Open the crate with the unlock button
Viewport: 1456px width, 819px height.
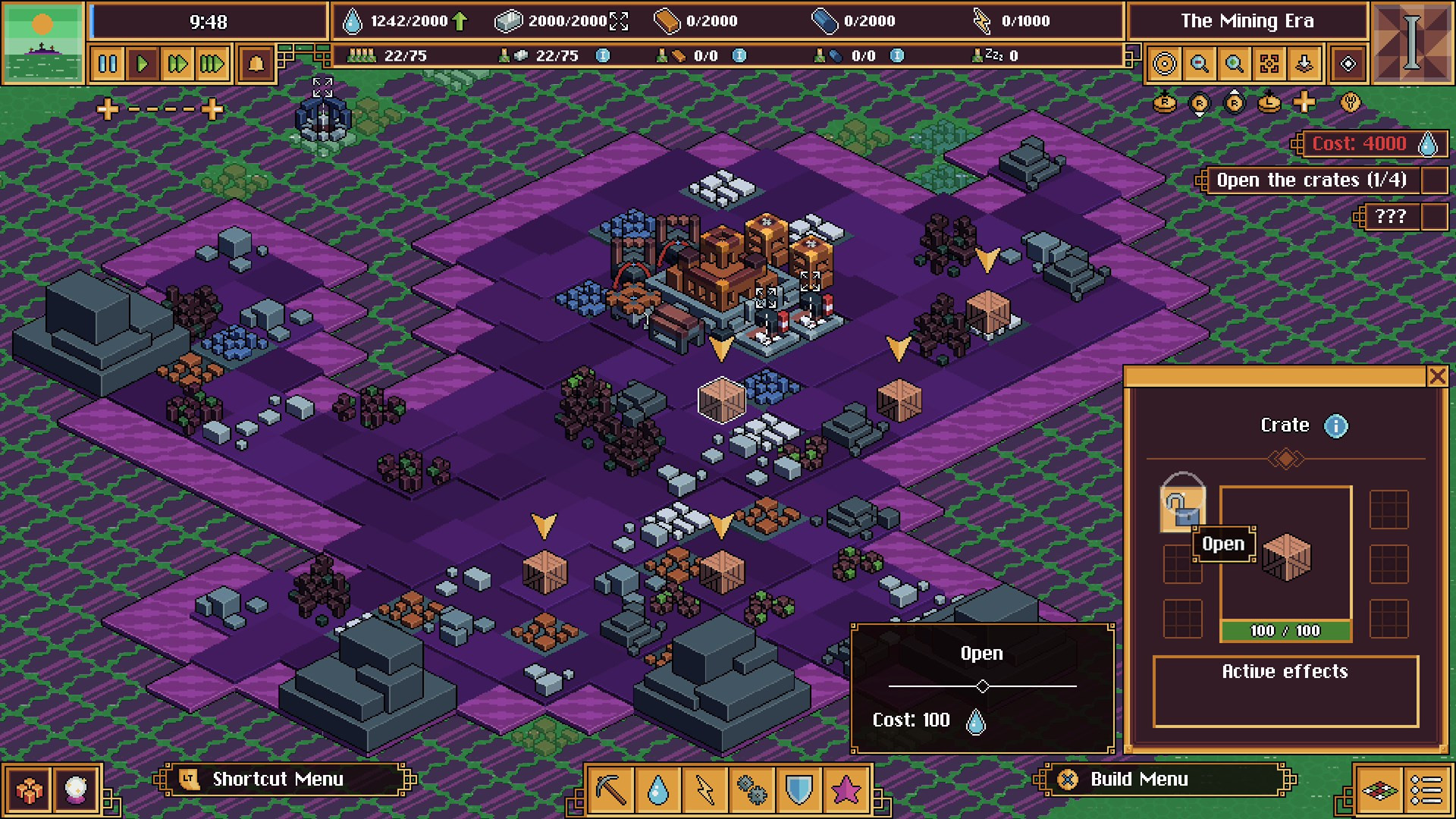coord(1182,507)
